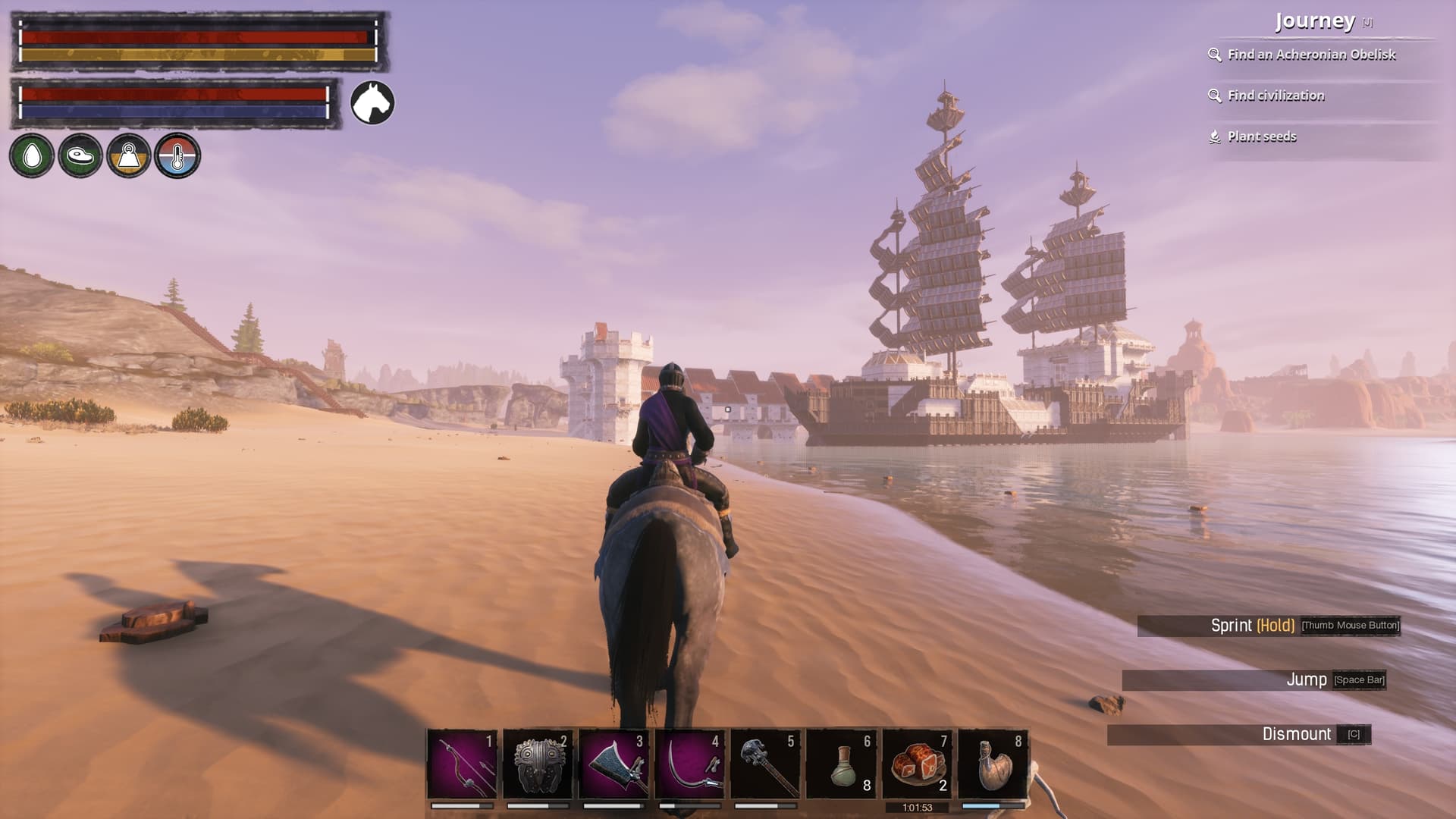
Task: Open the Journey panel header
Action: 1315,21
